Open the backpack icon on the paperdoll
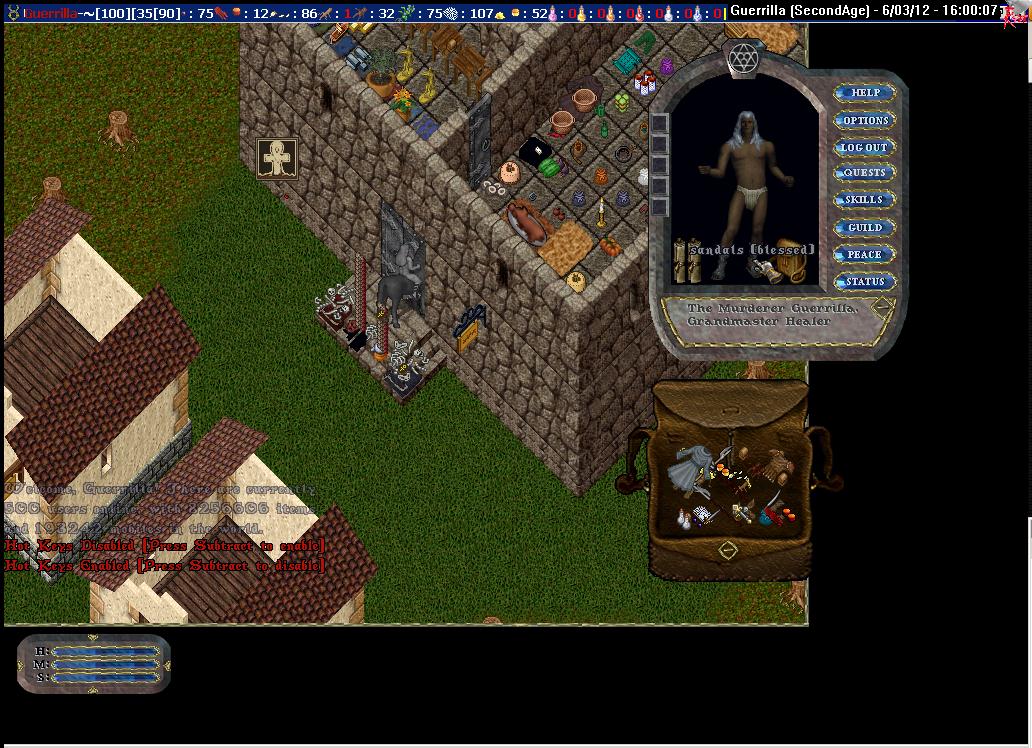The image size is (1032, 748). (x=791, y=268)
